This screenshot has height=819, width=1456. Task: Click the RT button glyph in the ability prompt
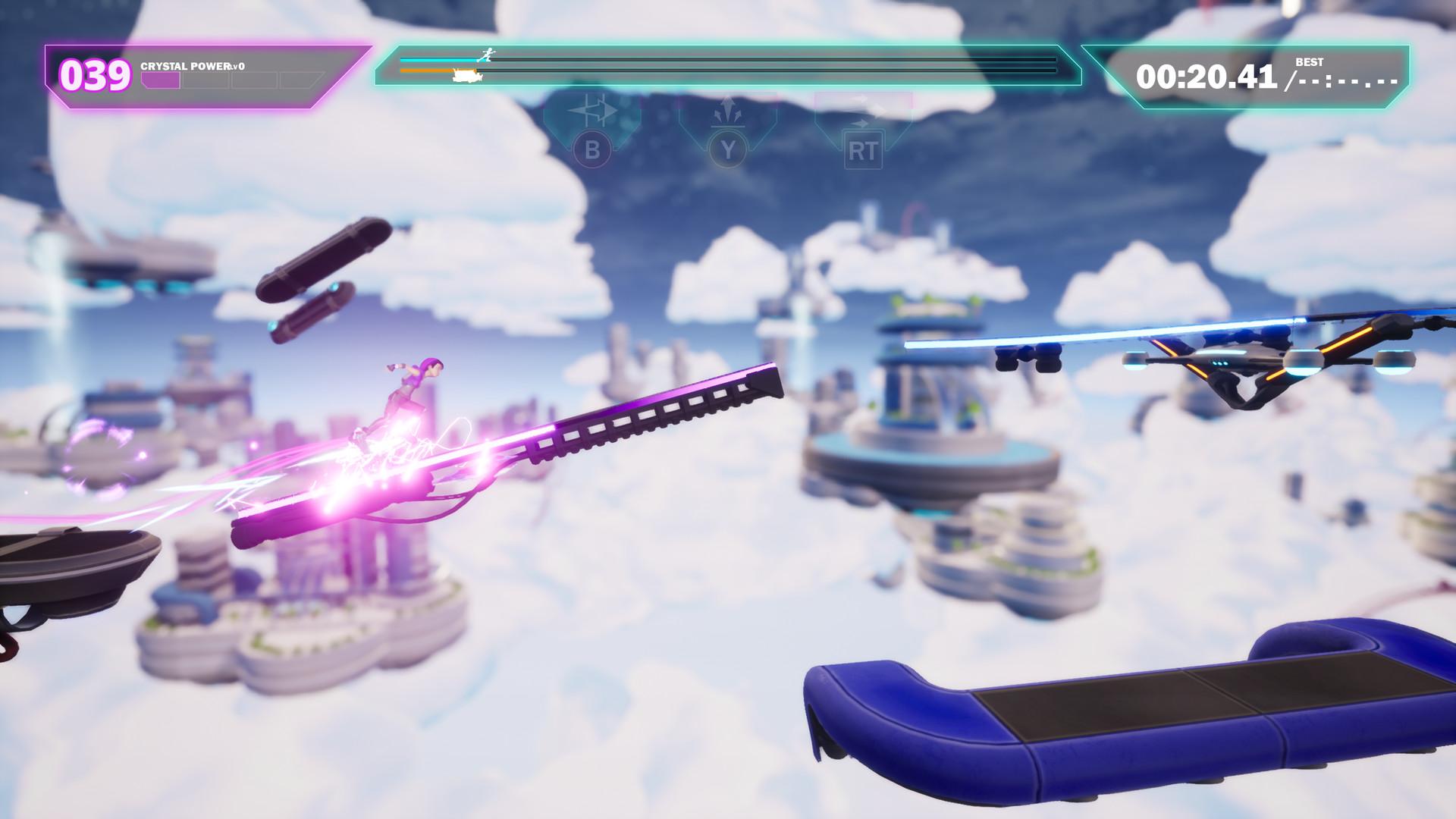click(863, 150)
